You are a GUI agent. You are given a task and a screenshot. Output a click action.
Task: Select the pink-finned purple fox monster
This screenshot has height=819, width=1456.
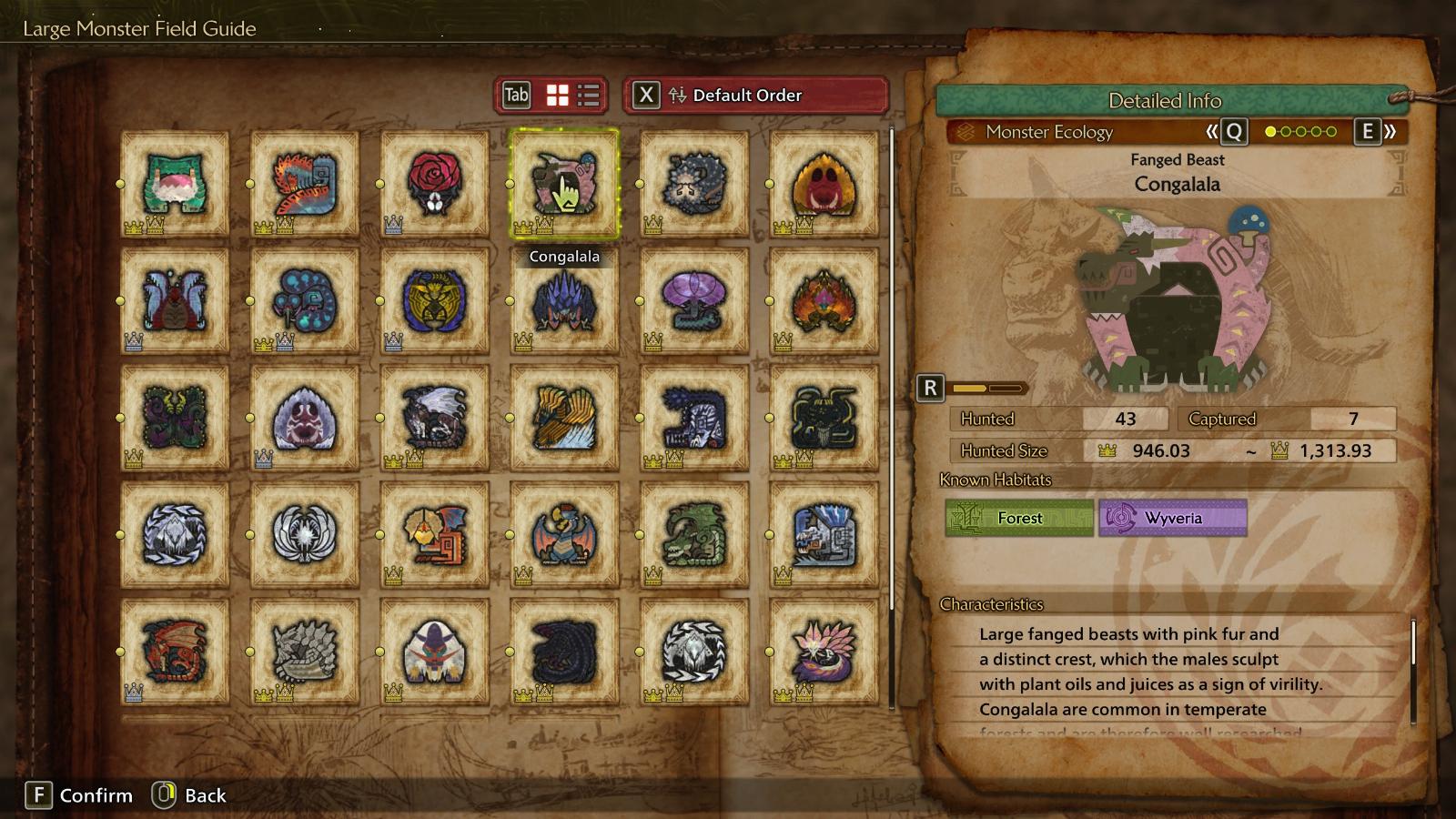tap(824, 651)
